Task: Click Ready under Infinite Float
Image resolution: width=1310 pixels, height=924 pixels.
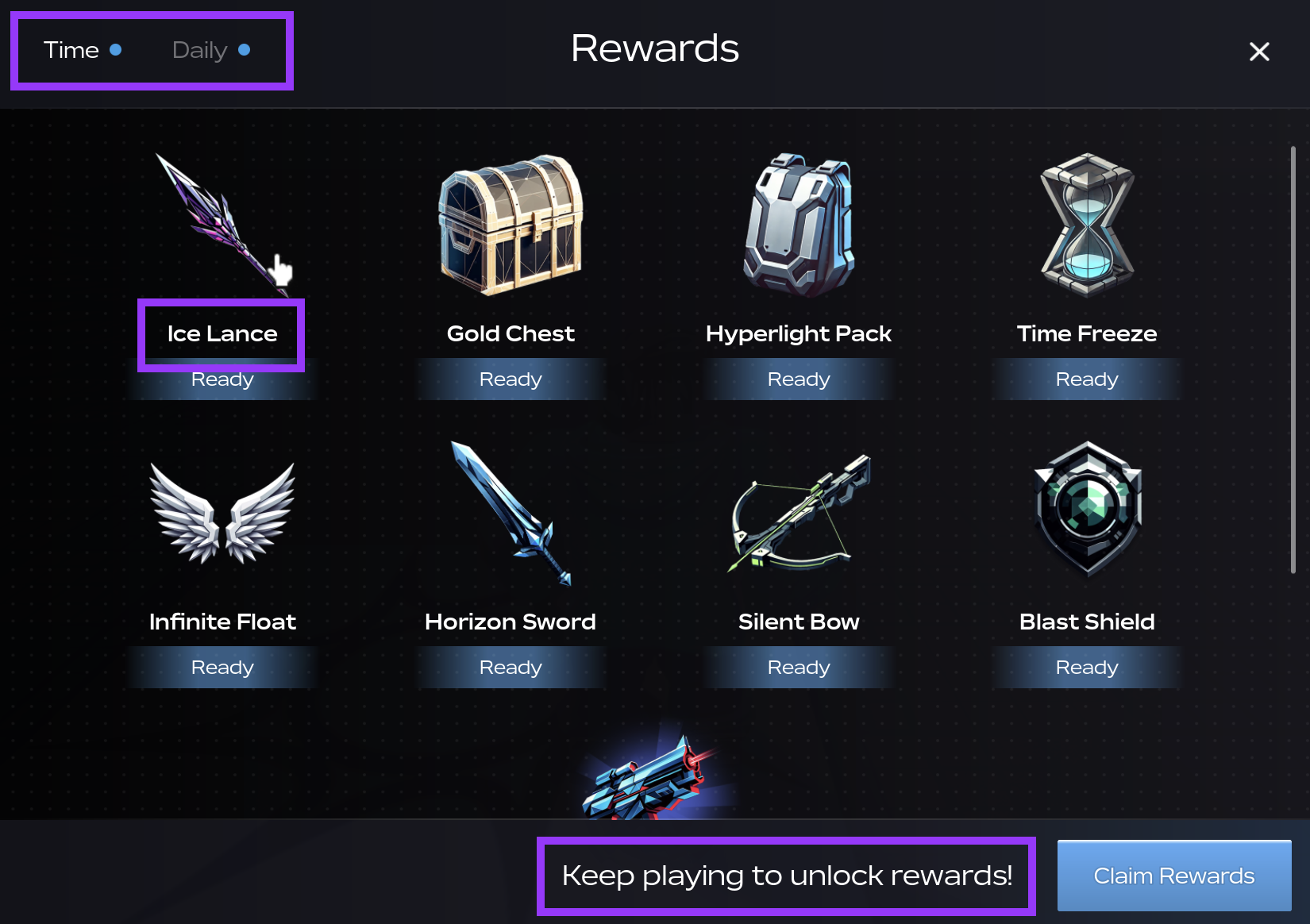Action: 222,668
